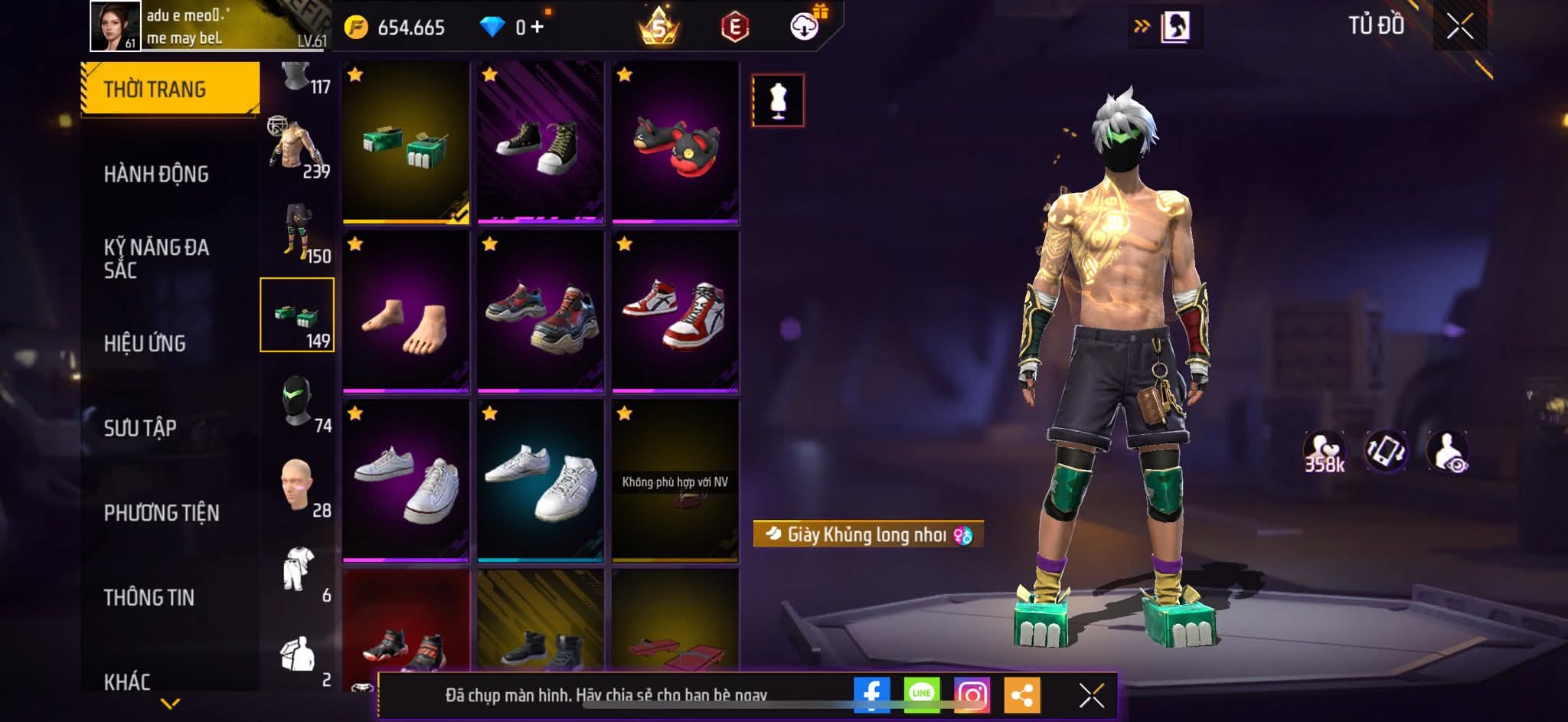Share screenshot to Facebook

pos(872,694)
